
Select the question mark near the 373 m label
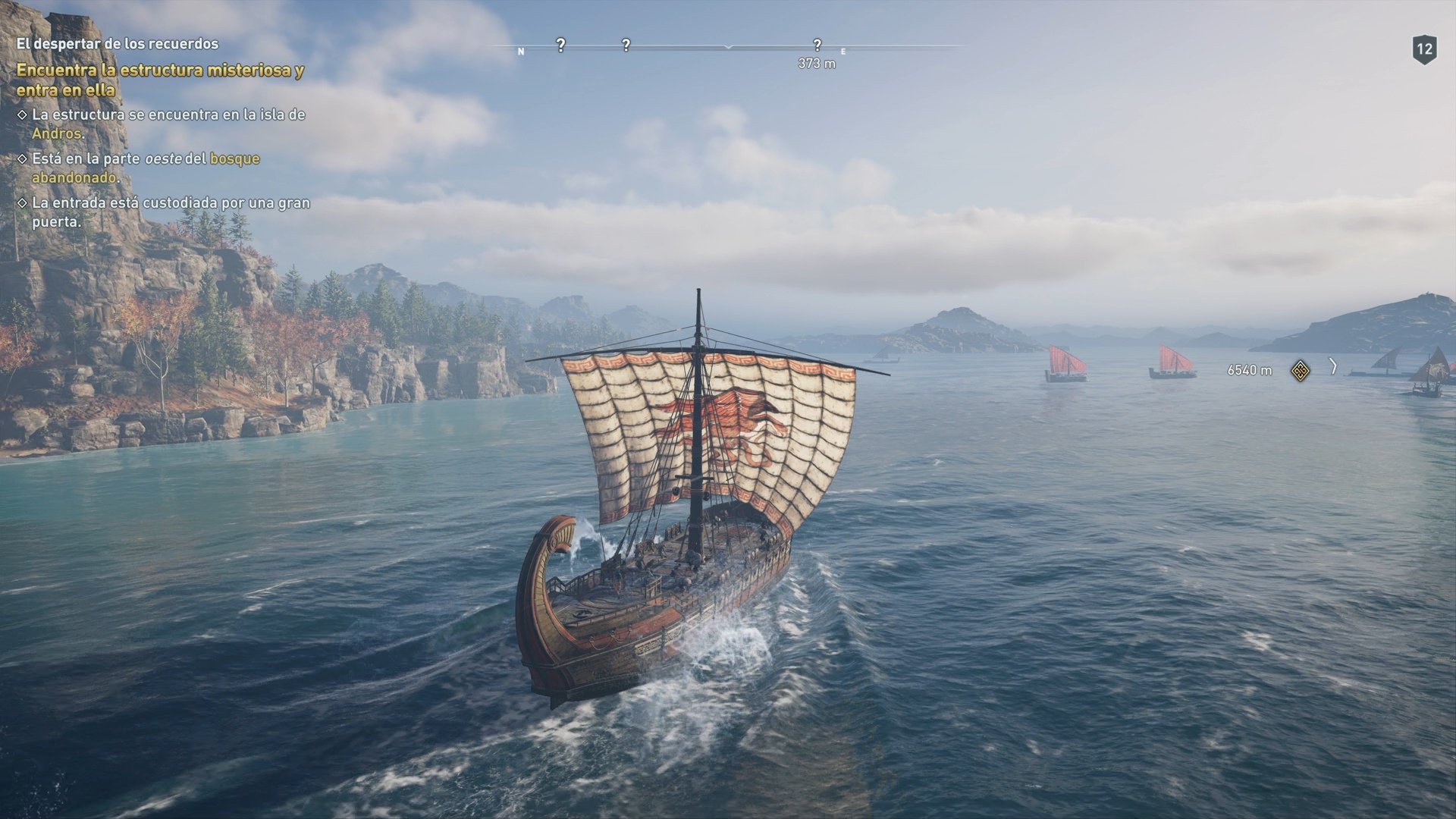tap(817, 45)
